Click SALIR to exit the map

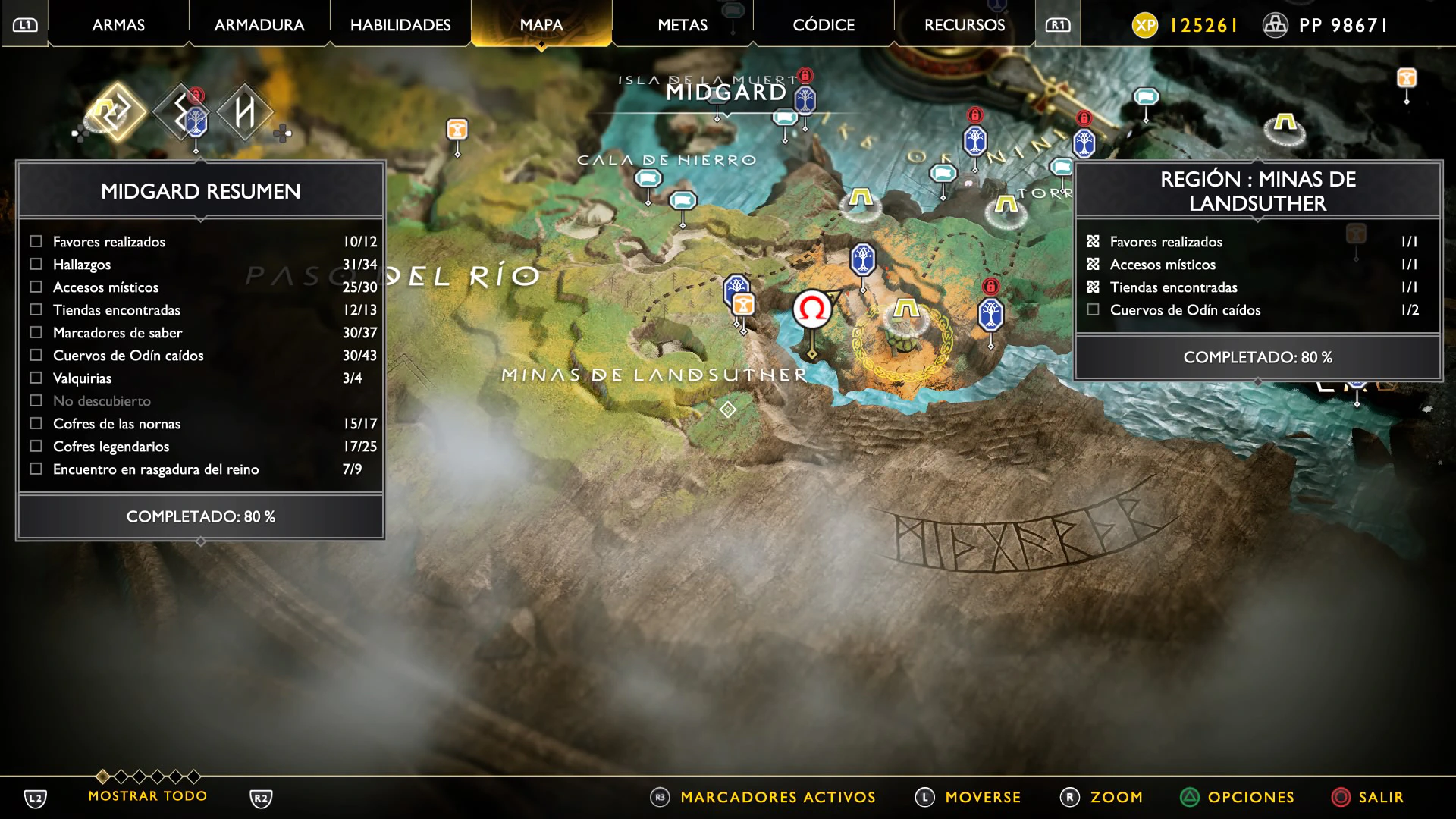click(x=1380, y=797)
